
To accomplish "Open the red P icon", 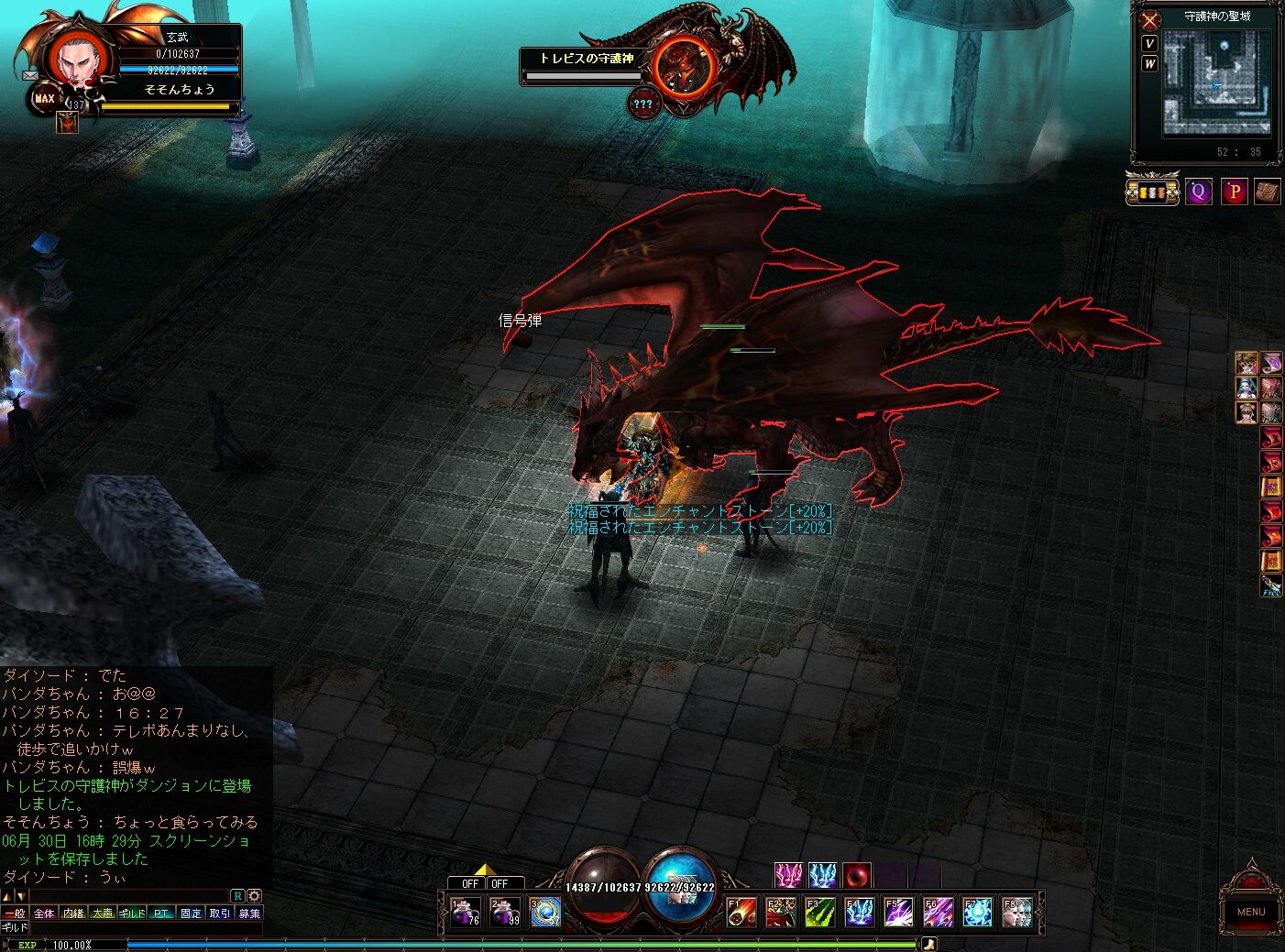I will point(1234,191).
